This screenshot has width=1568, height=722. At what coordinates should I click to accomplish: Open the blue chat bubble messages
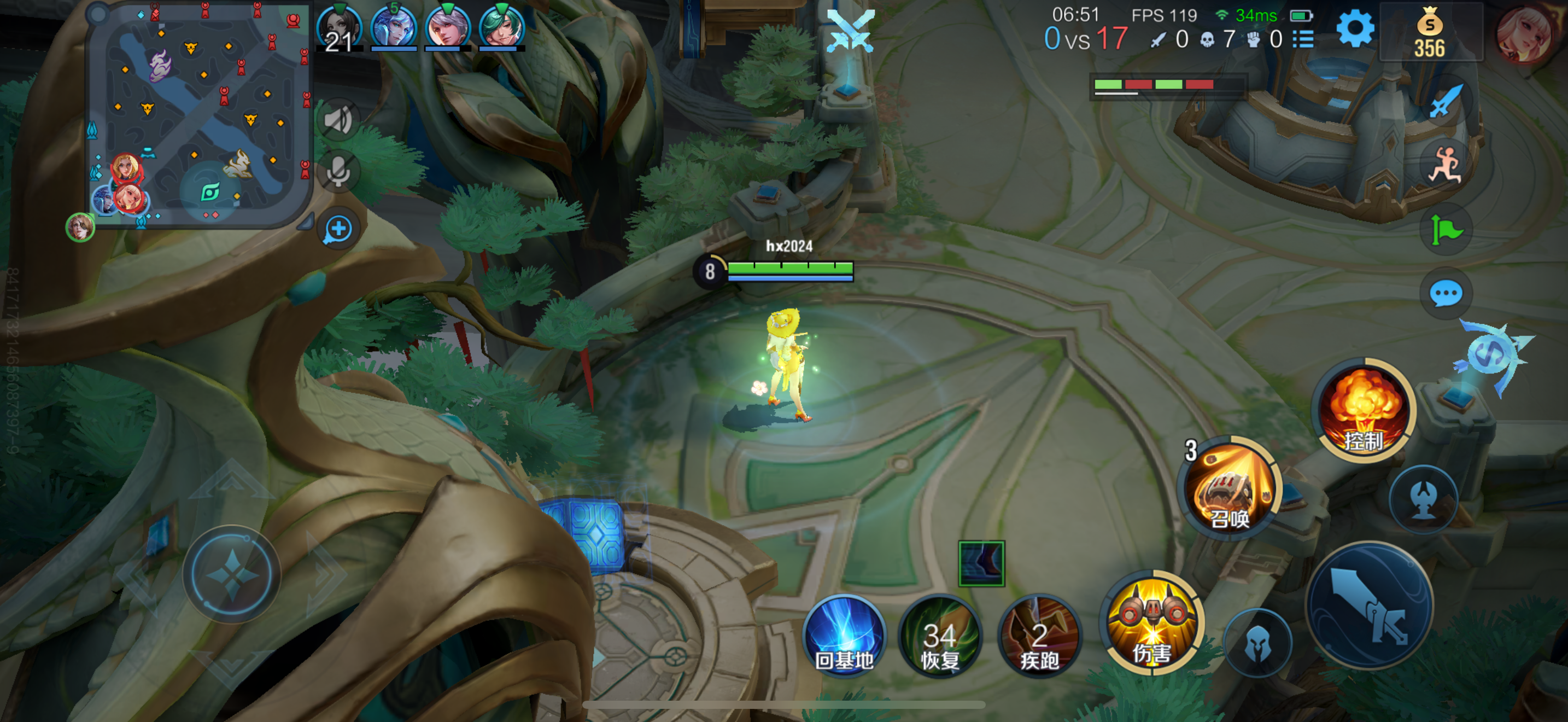(1445, 294)
